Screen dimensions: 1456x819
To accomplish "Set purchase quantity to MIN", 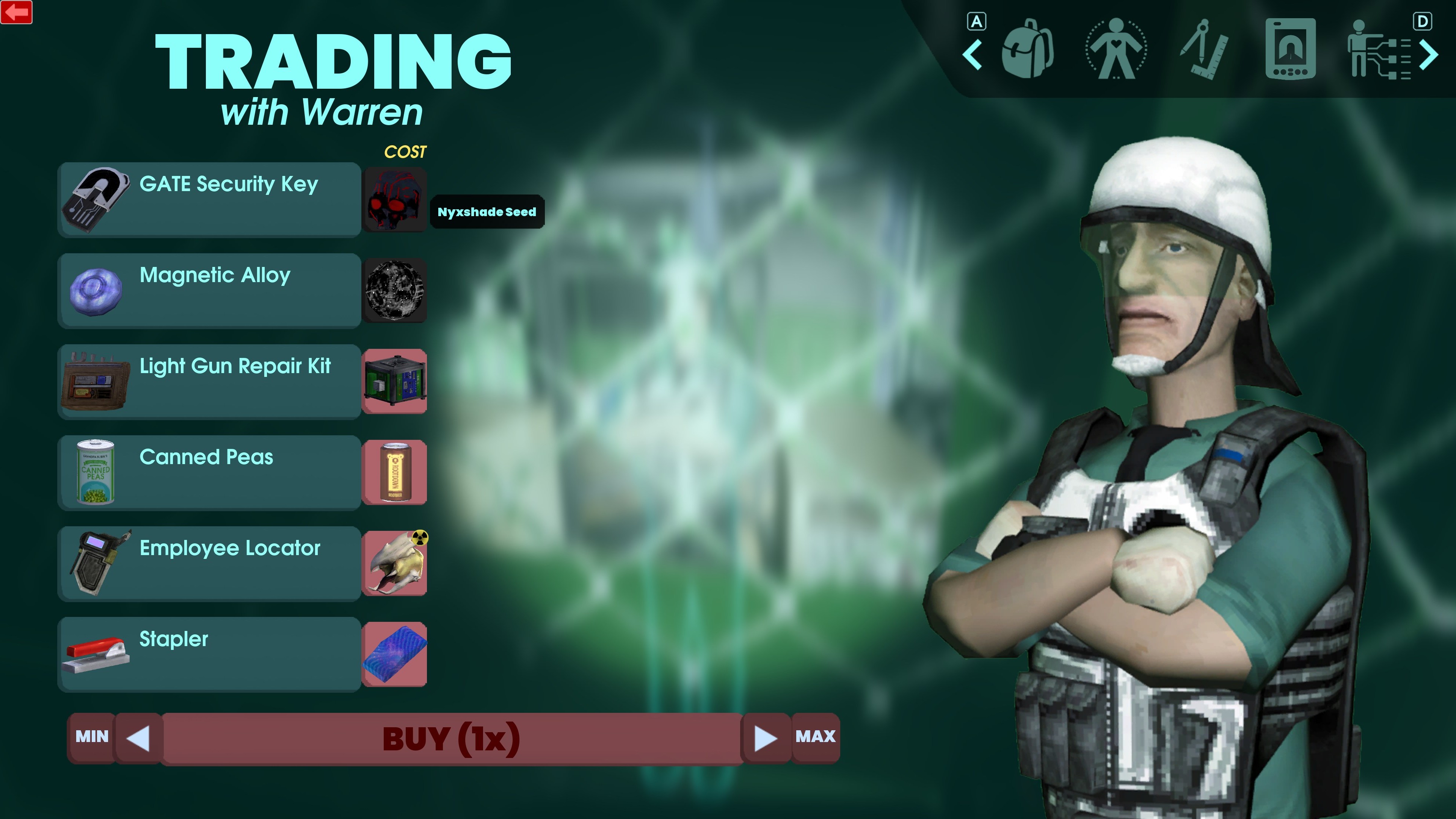I will tap(91, 736).
